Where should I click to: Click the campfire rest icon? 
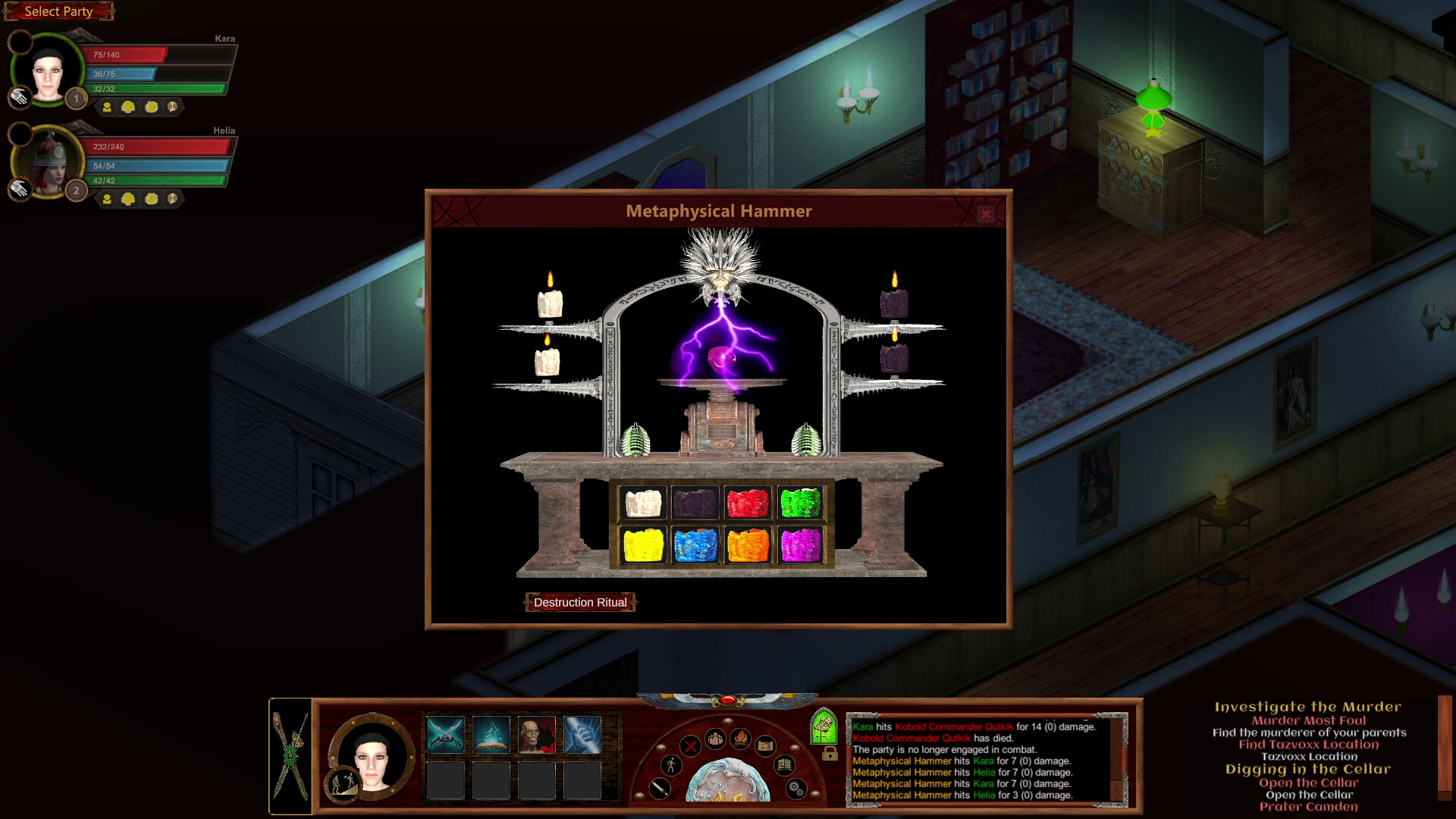pos(741,739)
